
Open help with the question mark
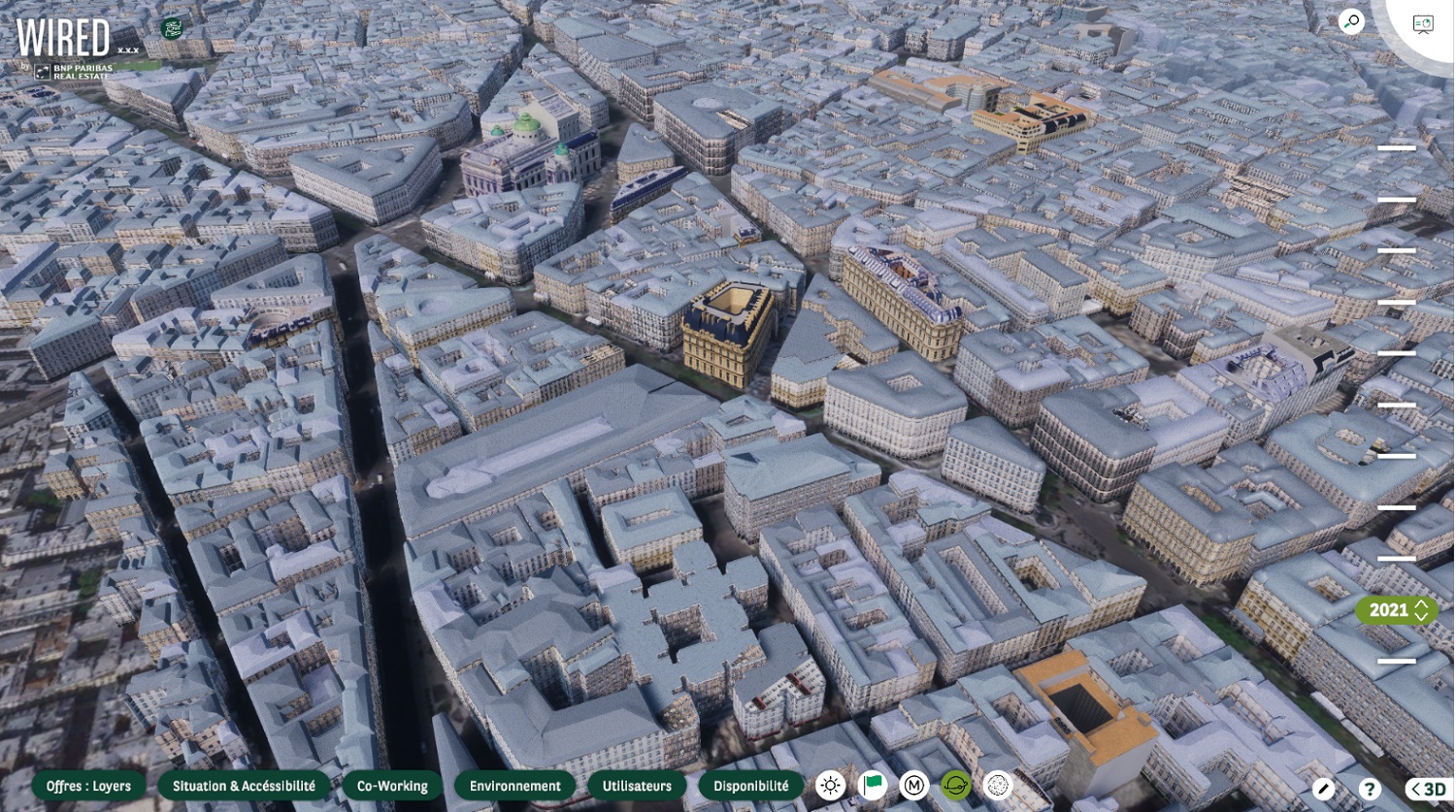pyautogui.click(x=1369, y=789)
